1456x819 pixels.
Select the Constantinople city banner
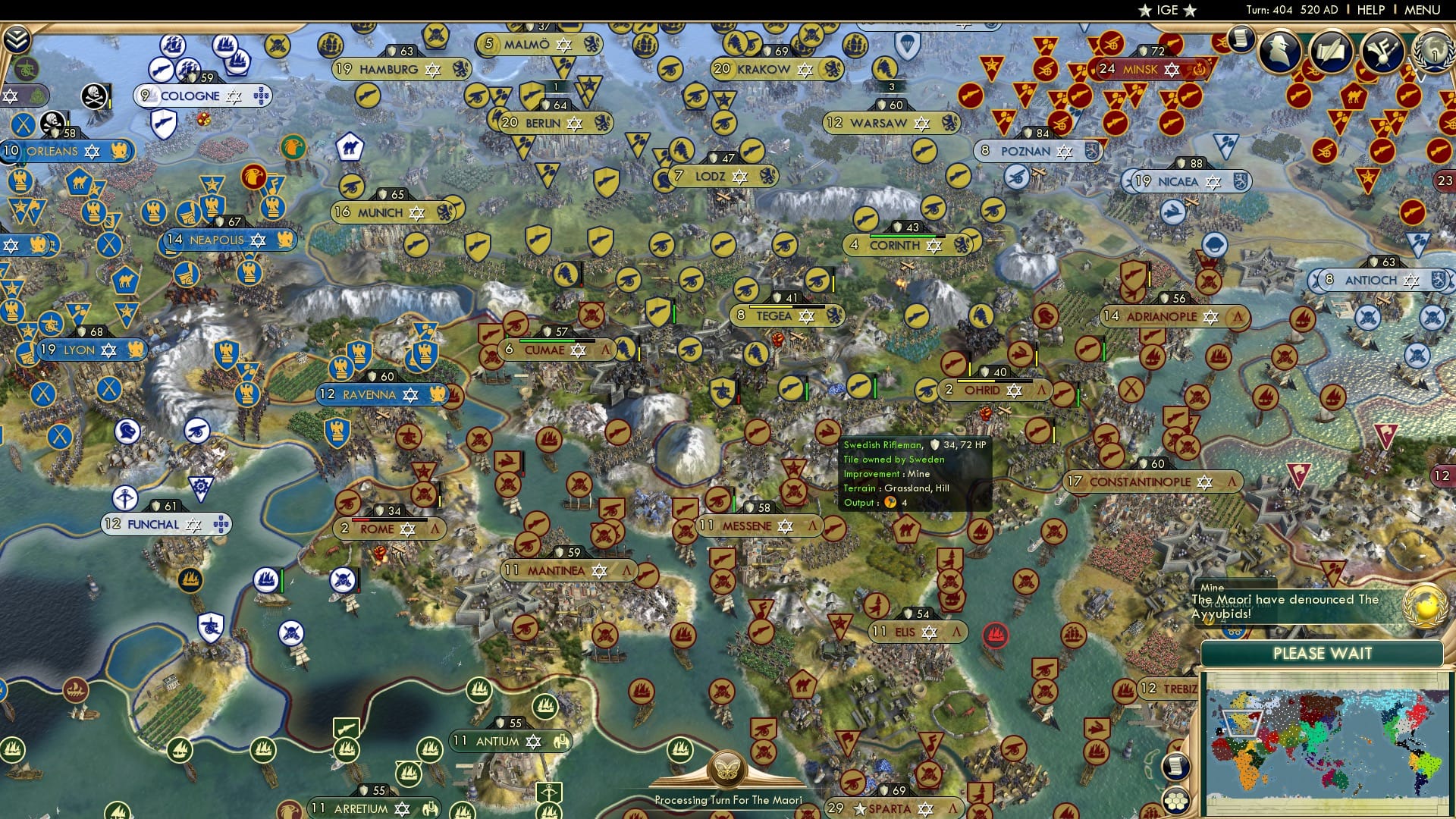click(1150, 481)
